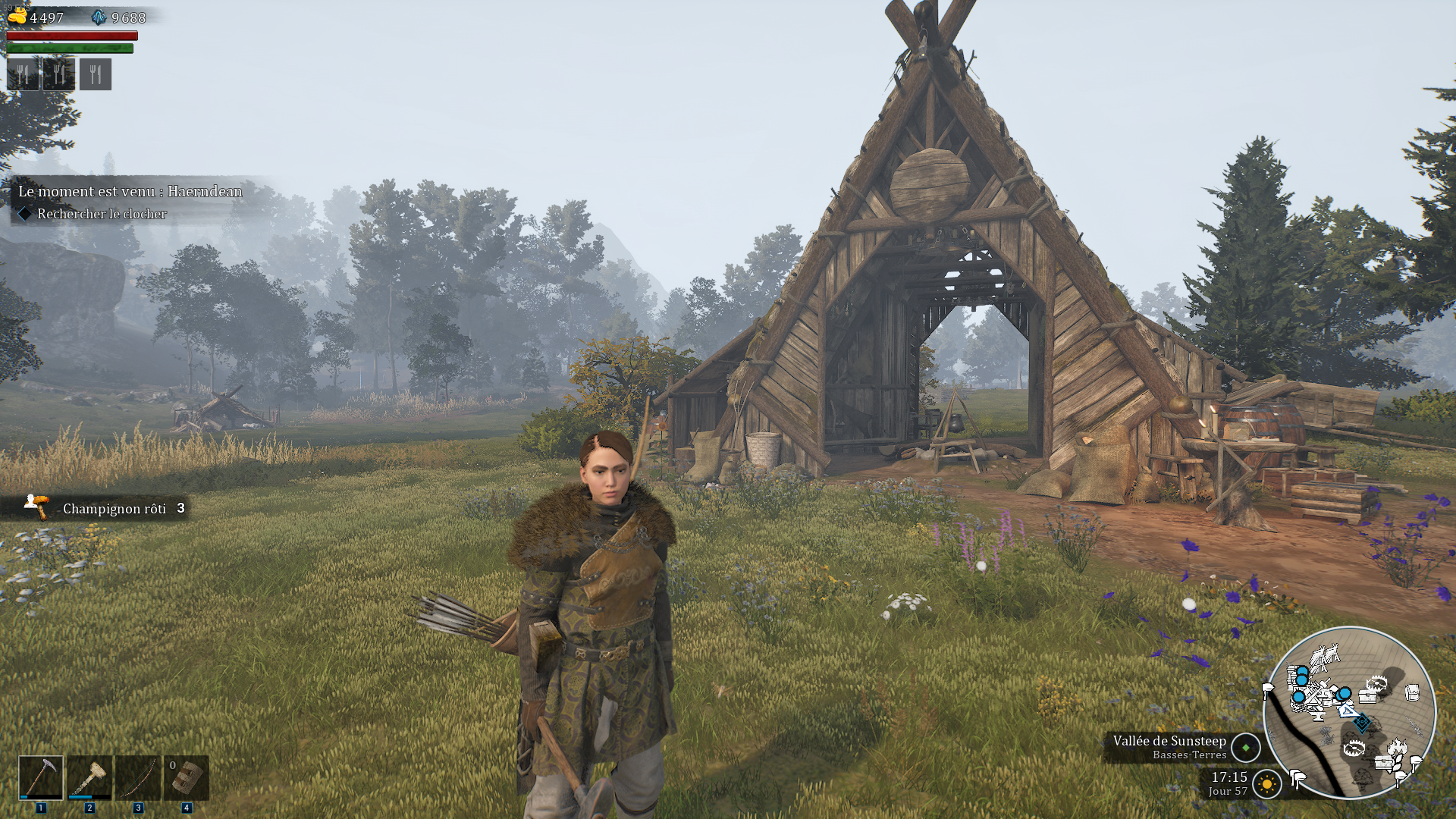Viewport: 1456px width, 819px height.
Task: Click the Vallée de Sunsteep location label
Action: [1169, 741]
